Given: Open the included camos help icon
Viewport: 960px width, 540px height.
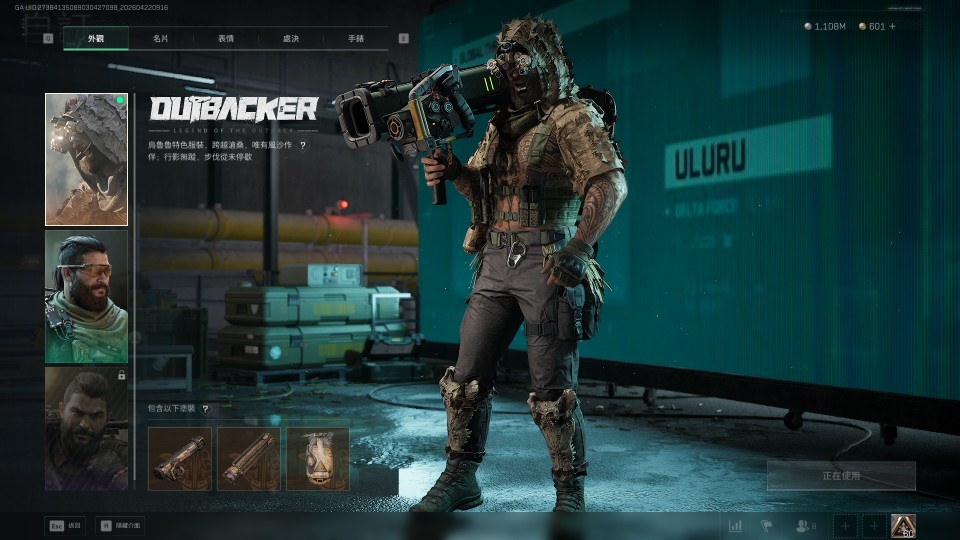Looking at the screenshot, I should pyautogui.click(x=205, y=409).
